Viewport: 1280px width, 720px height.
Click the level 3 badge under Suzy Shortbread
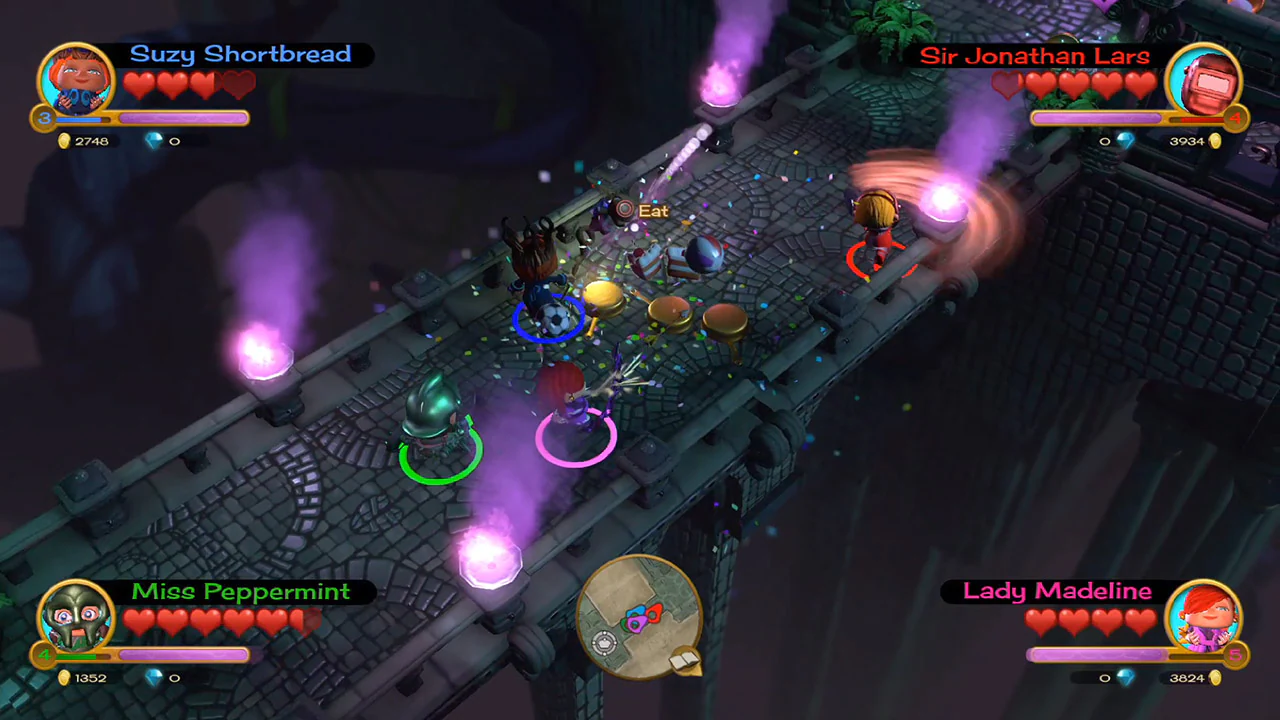tap(42, 119)
